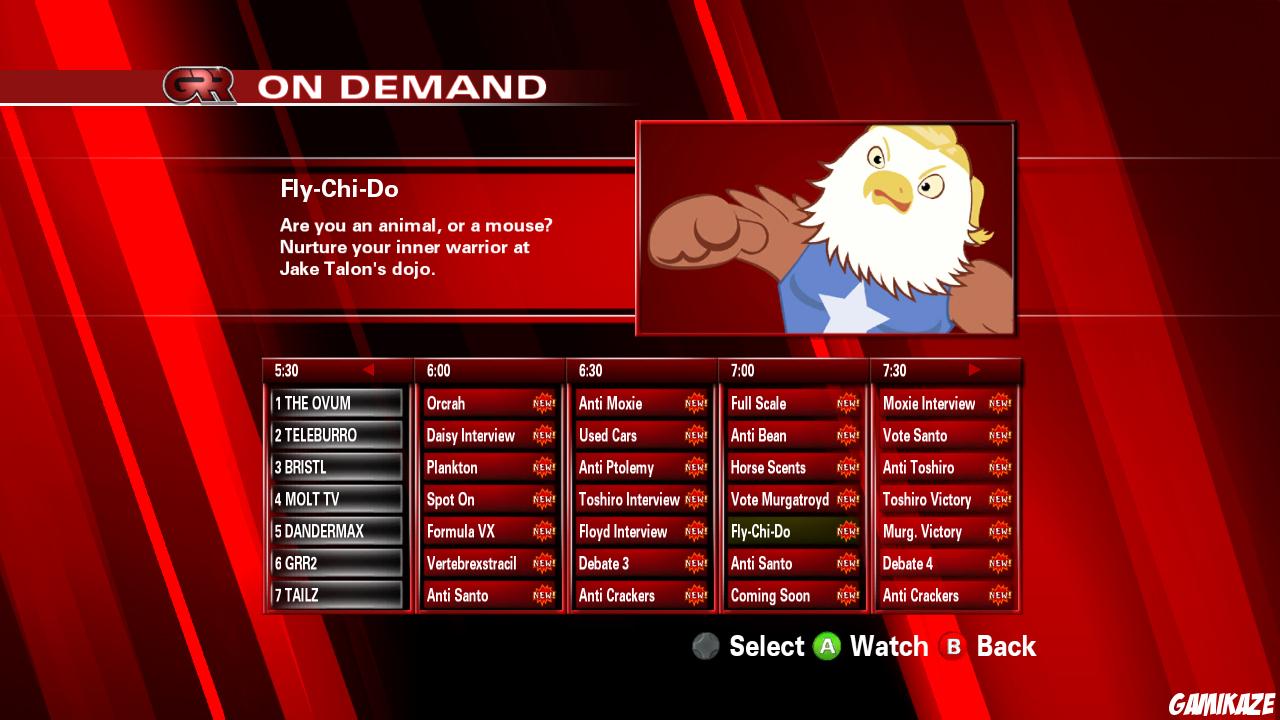Click the Select thumbstick icon
1280x720 pixels.
pos(703,647)
